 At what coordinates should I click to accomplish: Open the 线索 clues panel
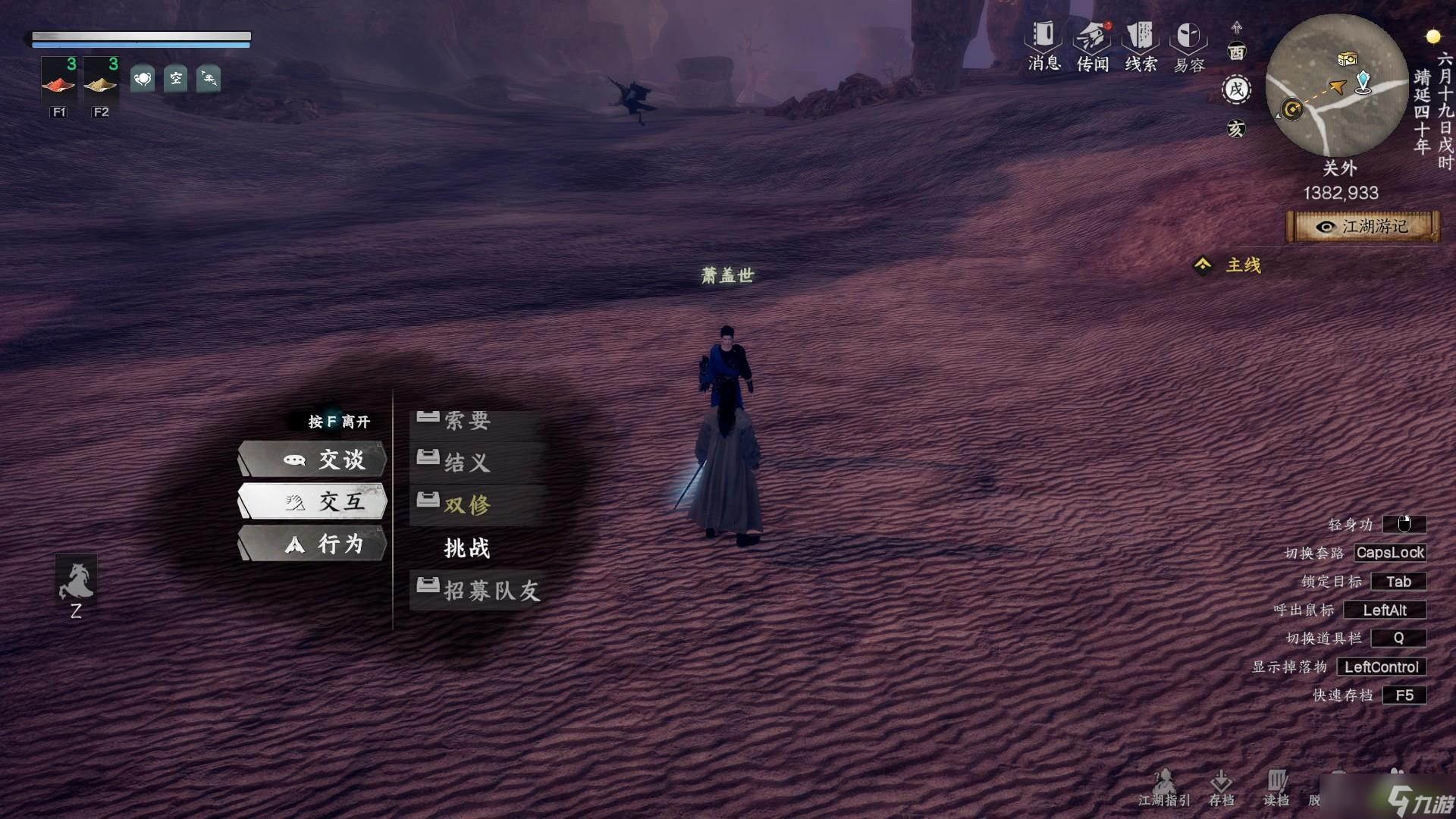click(1141, 45)
